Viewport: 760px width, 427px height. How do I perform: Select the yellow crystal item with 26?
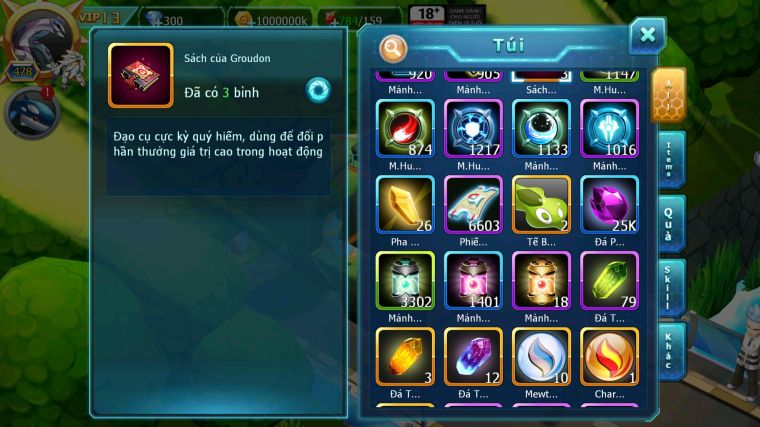click(405, 205)
